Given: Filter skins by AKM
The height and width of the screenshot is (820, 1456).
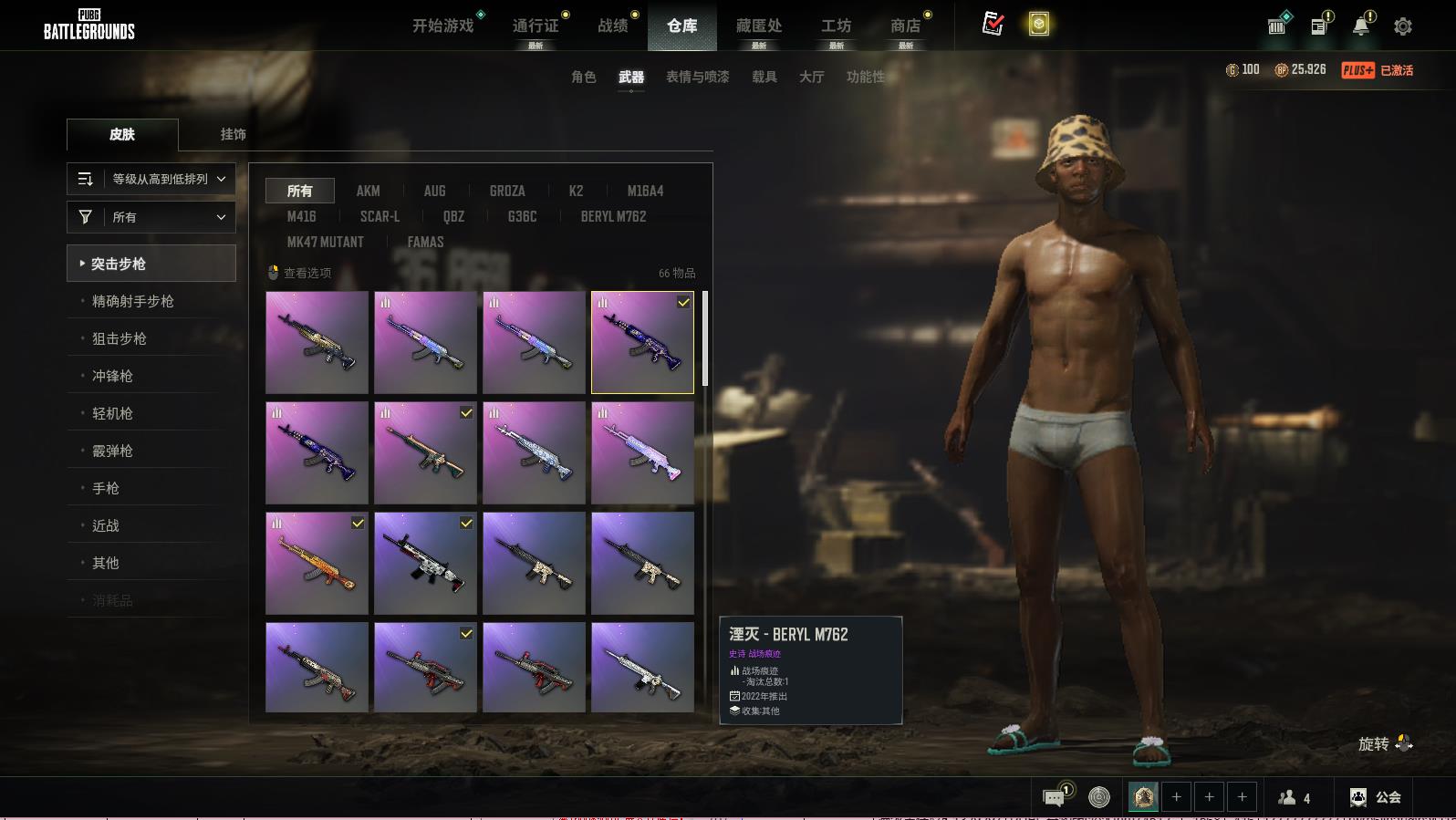Looking at the screenshot, I should coord(369,191).
